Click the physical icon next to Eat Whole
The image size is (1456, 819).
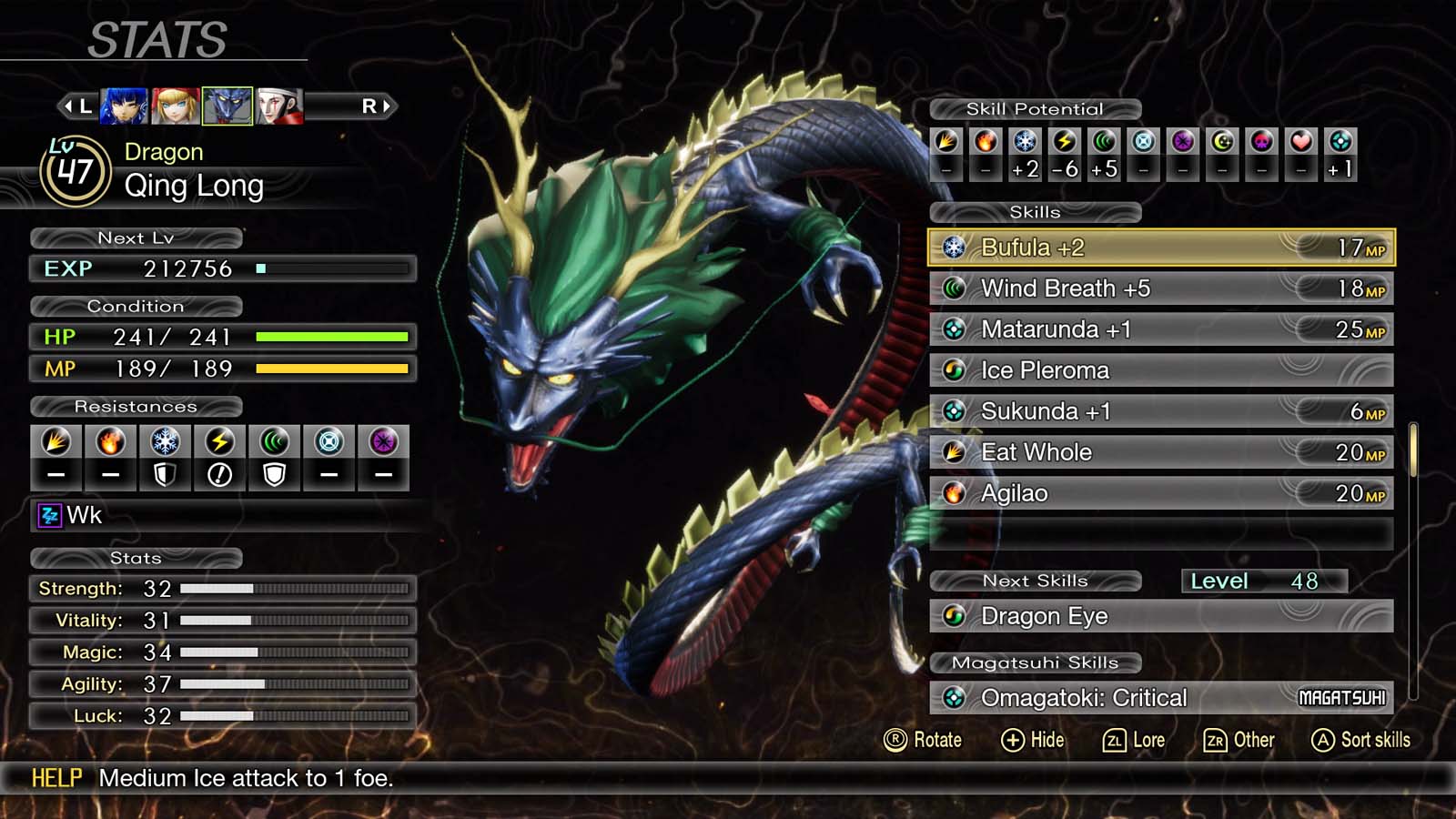(x=954, y=451)
